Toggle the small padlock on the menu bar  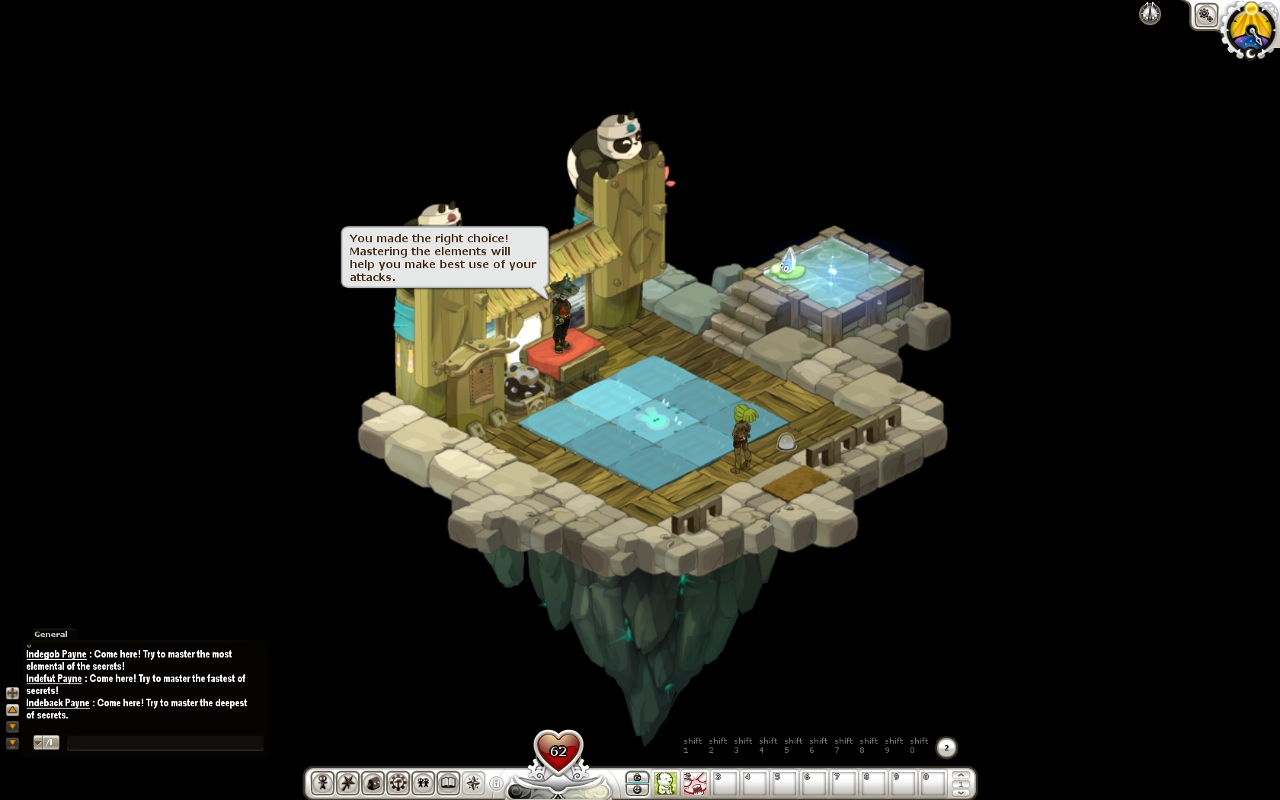tap(495, 784)
